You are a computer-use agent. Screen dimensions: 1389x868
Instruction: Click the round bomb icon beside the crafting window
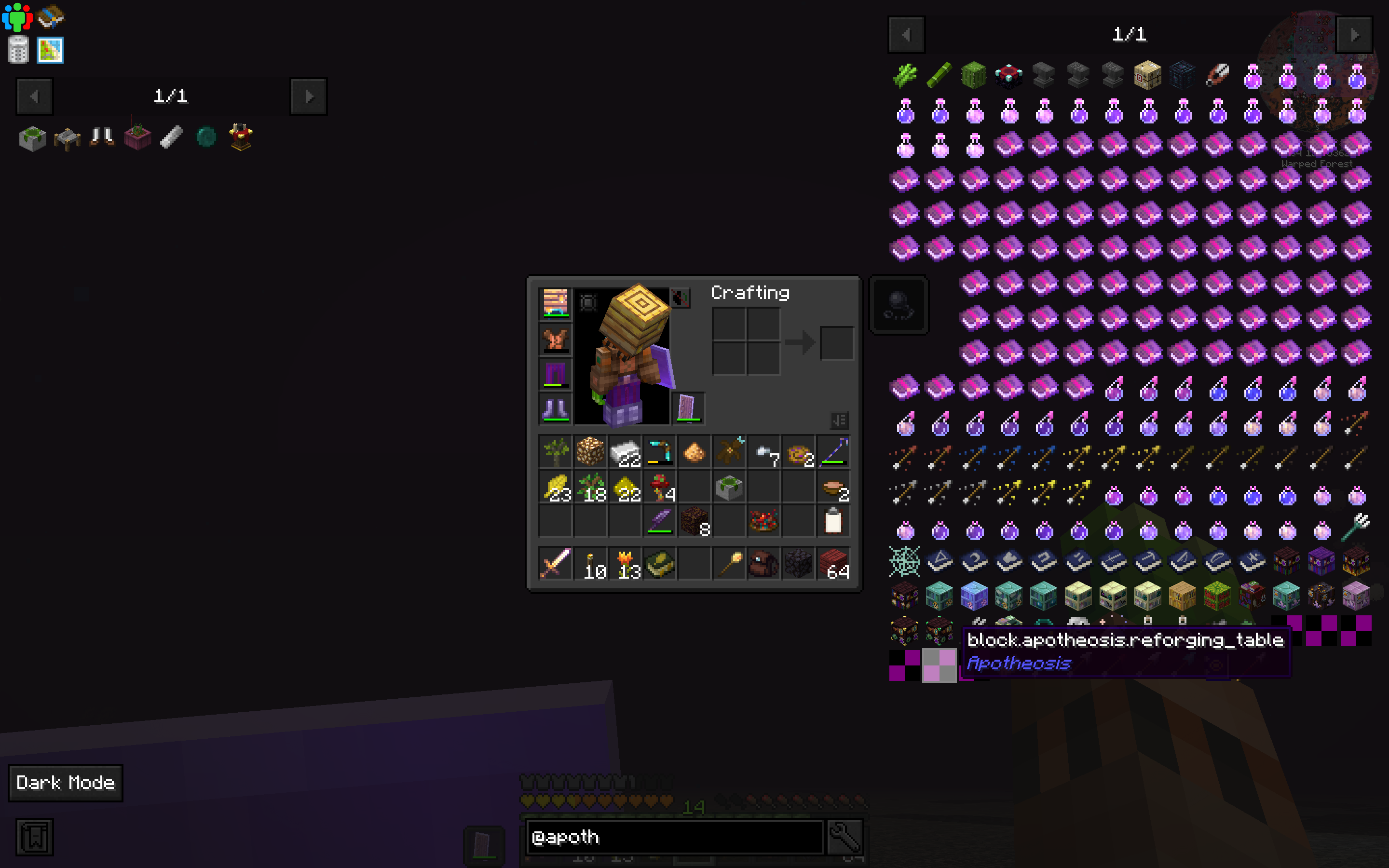899,305
